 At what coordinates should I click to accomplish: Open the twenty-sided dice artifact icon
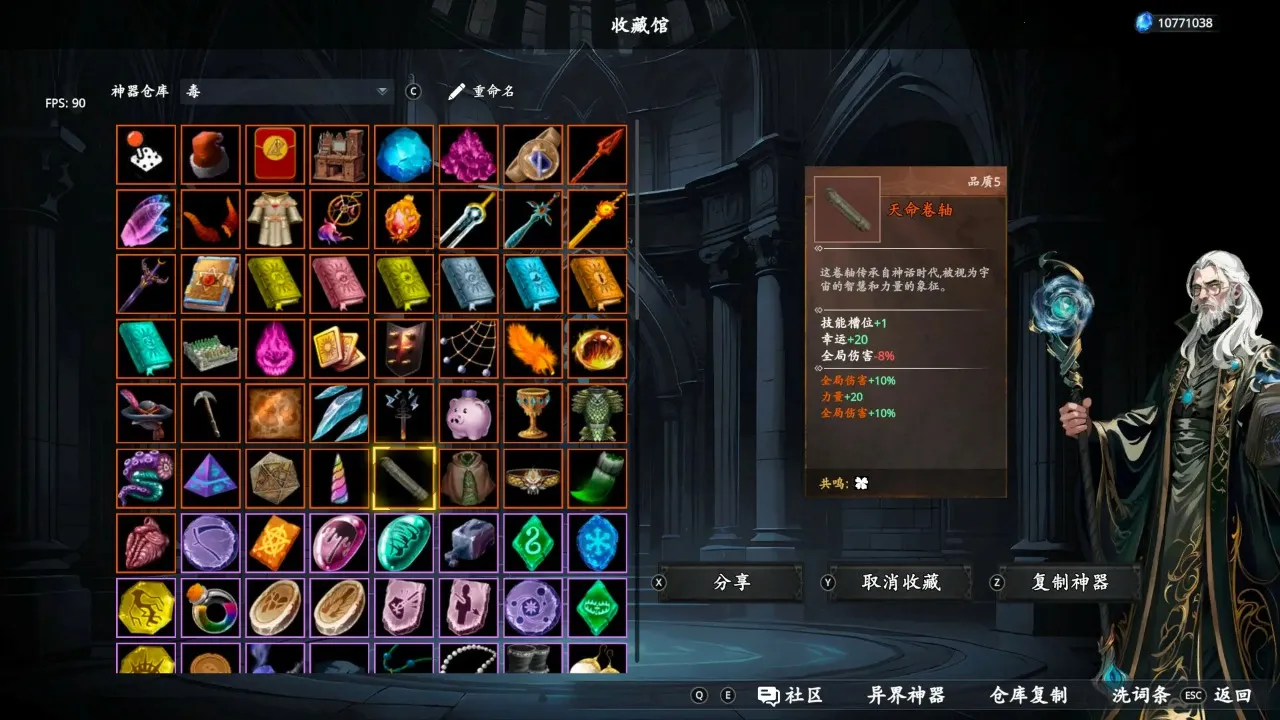tap(274, 478)
